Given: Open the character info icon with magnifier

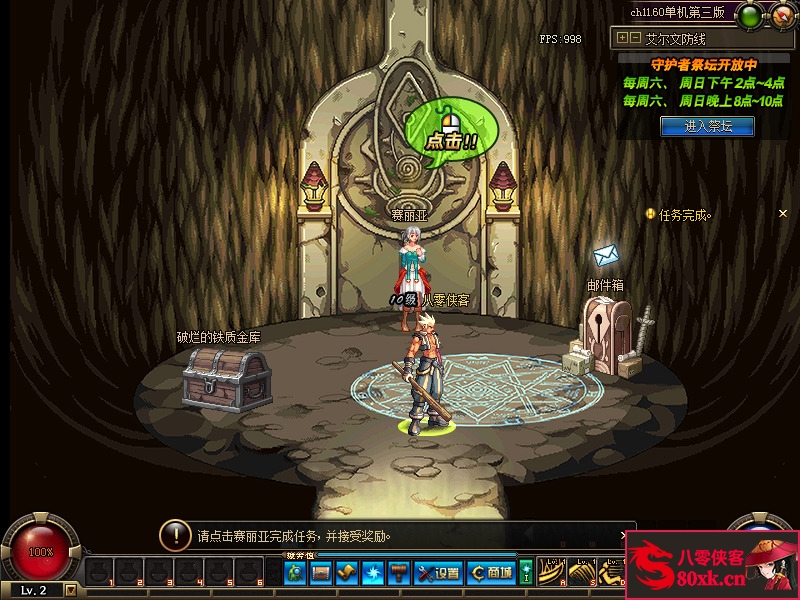Looking at the screenshot, I should click(x=295, y=573).
